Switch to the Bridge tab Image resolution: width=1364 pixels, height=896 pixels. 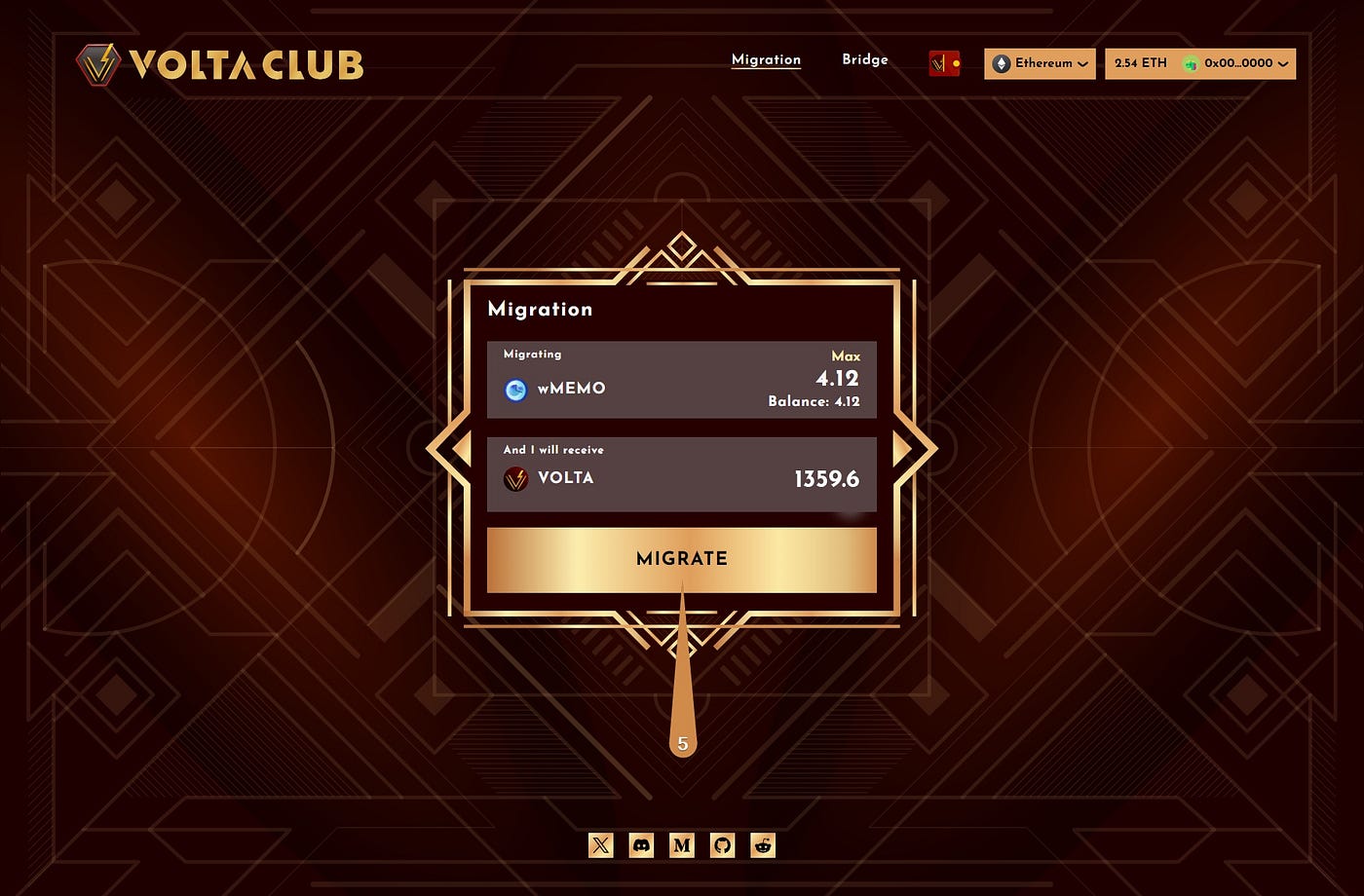(864, 59)
